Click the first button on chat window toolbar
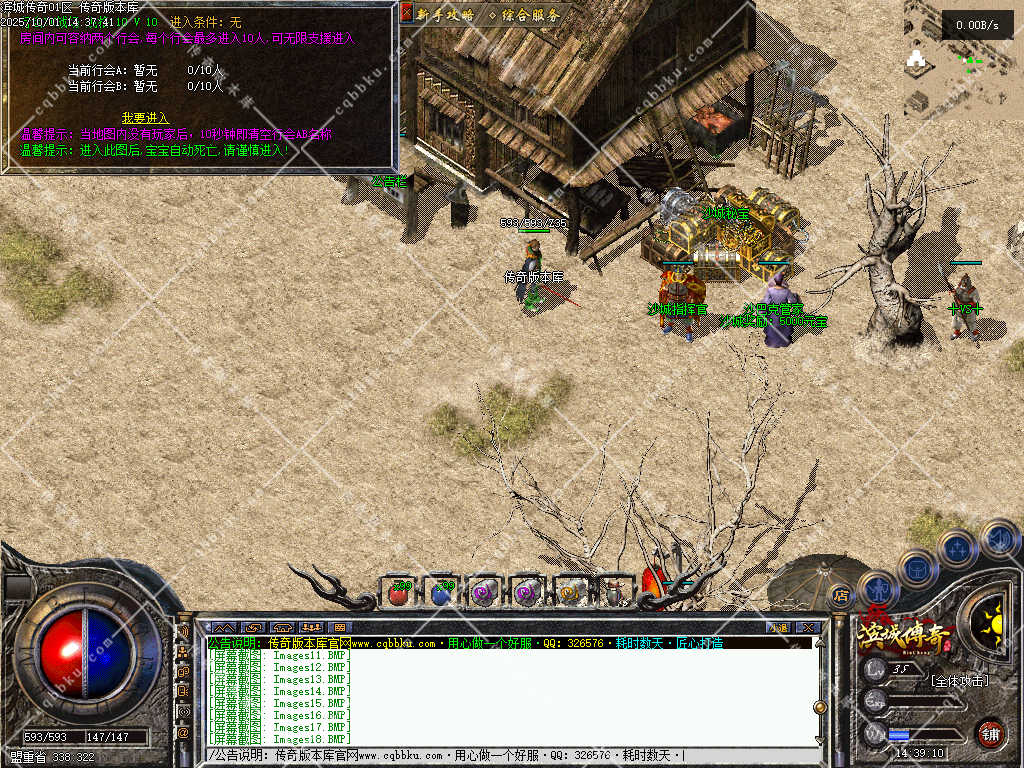 tap(223, 627)
